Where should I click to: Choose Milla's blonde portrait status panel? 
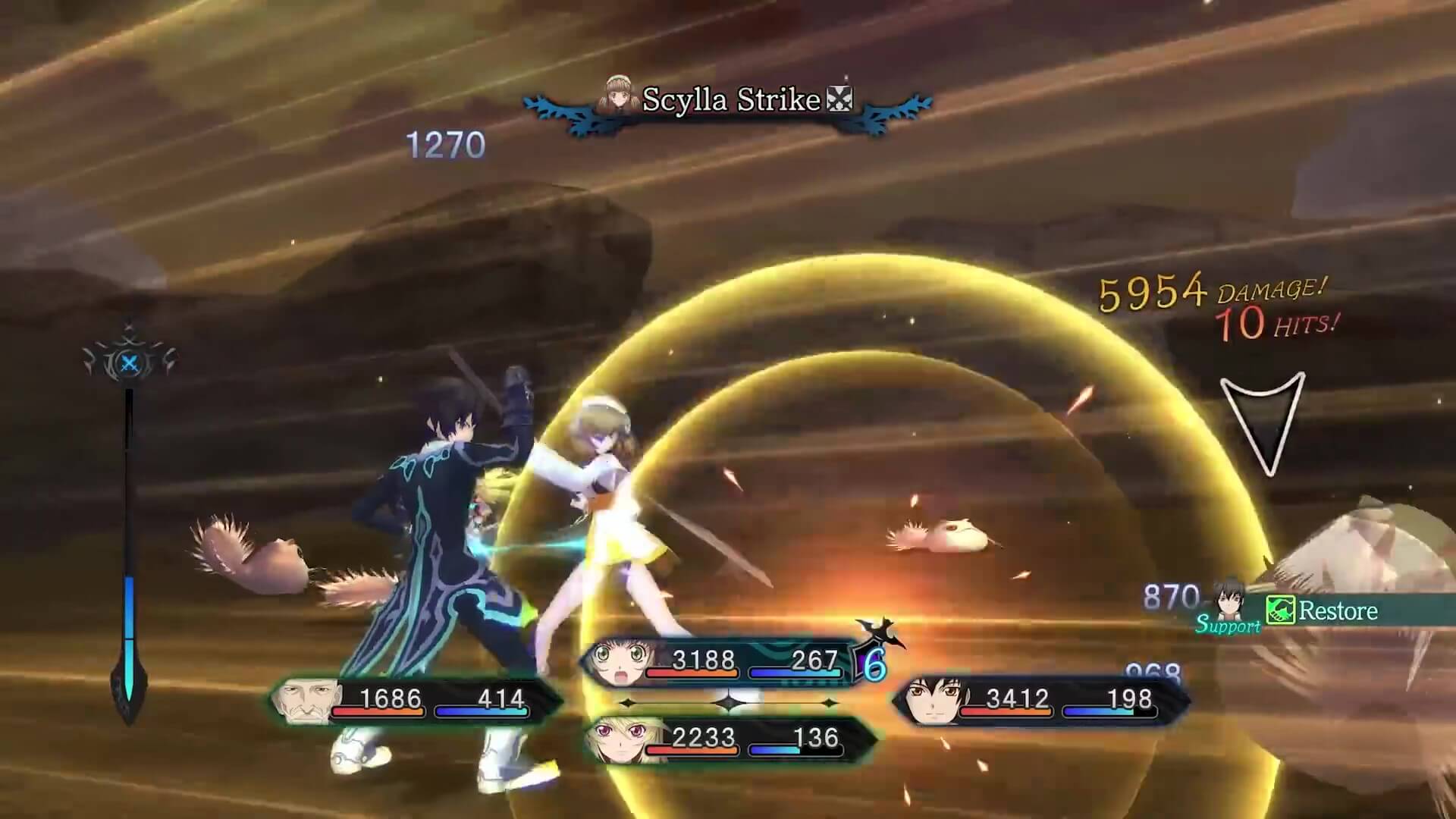coord(730,739)
